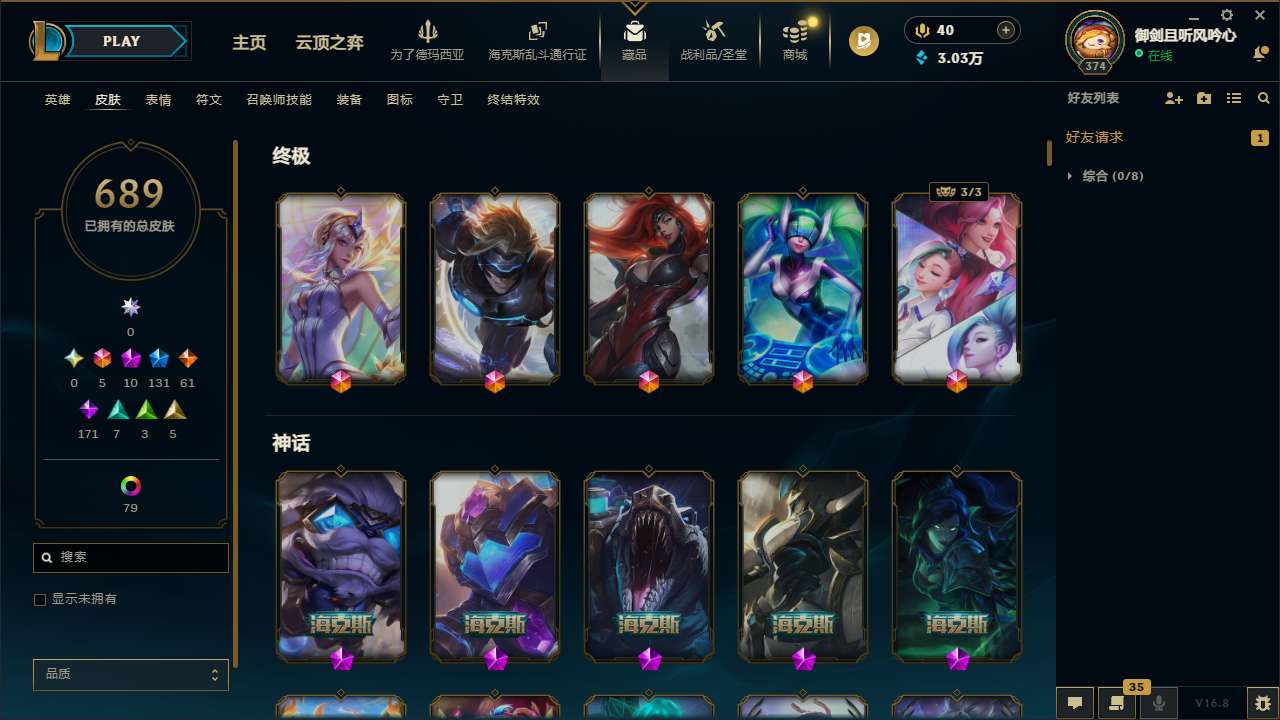Click the add friend icon

[x=1173, y=98]
